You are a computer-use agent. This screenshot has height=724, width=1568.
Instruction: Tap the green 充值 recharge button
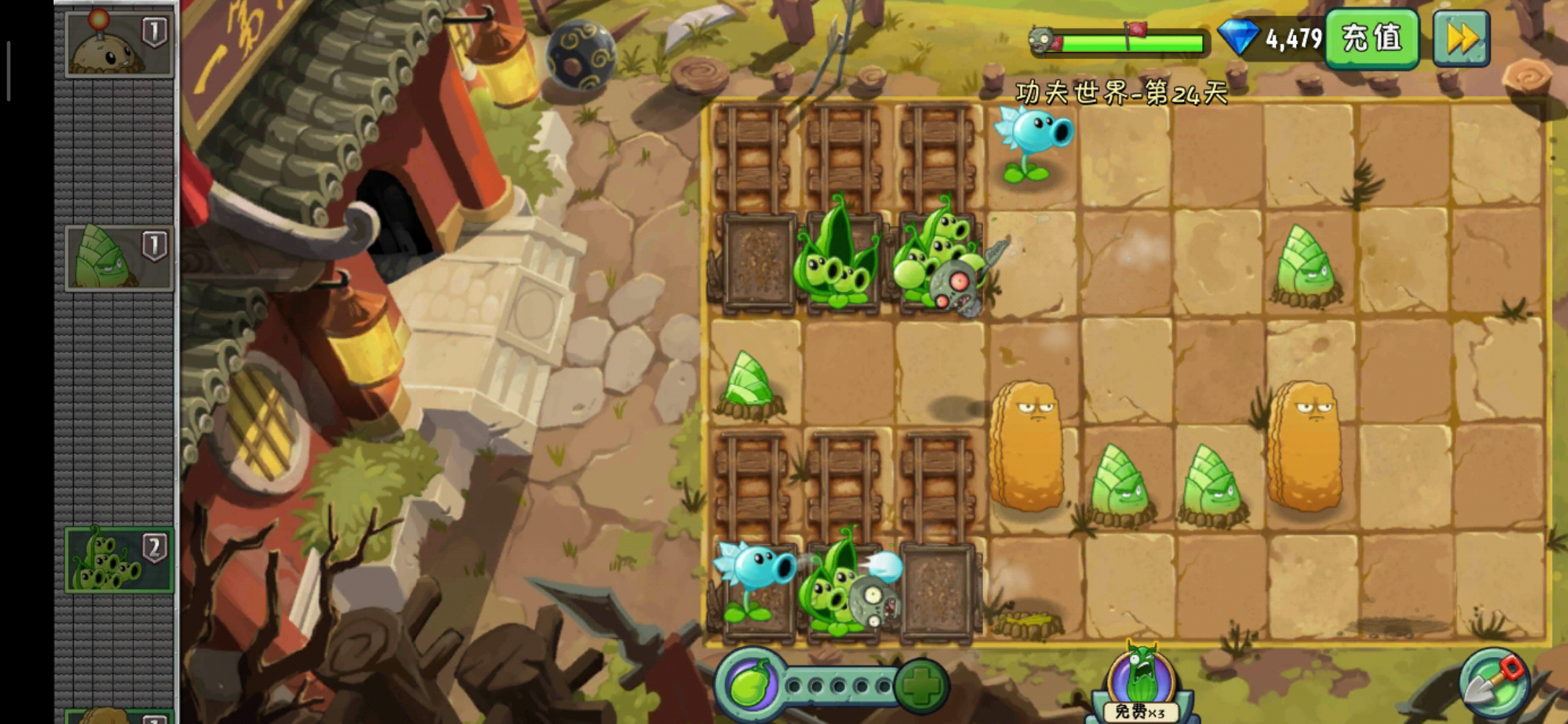tap(1372, 39)
